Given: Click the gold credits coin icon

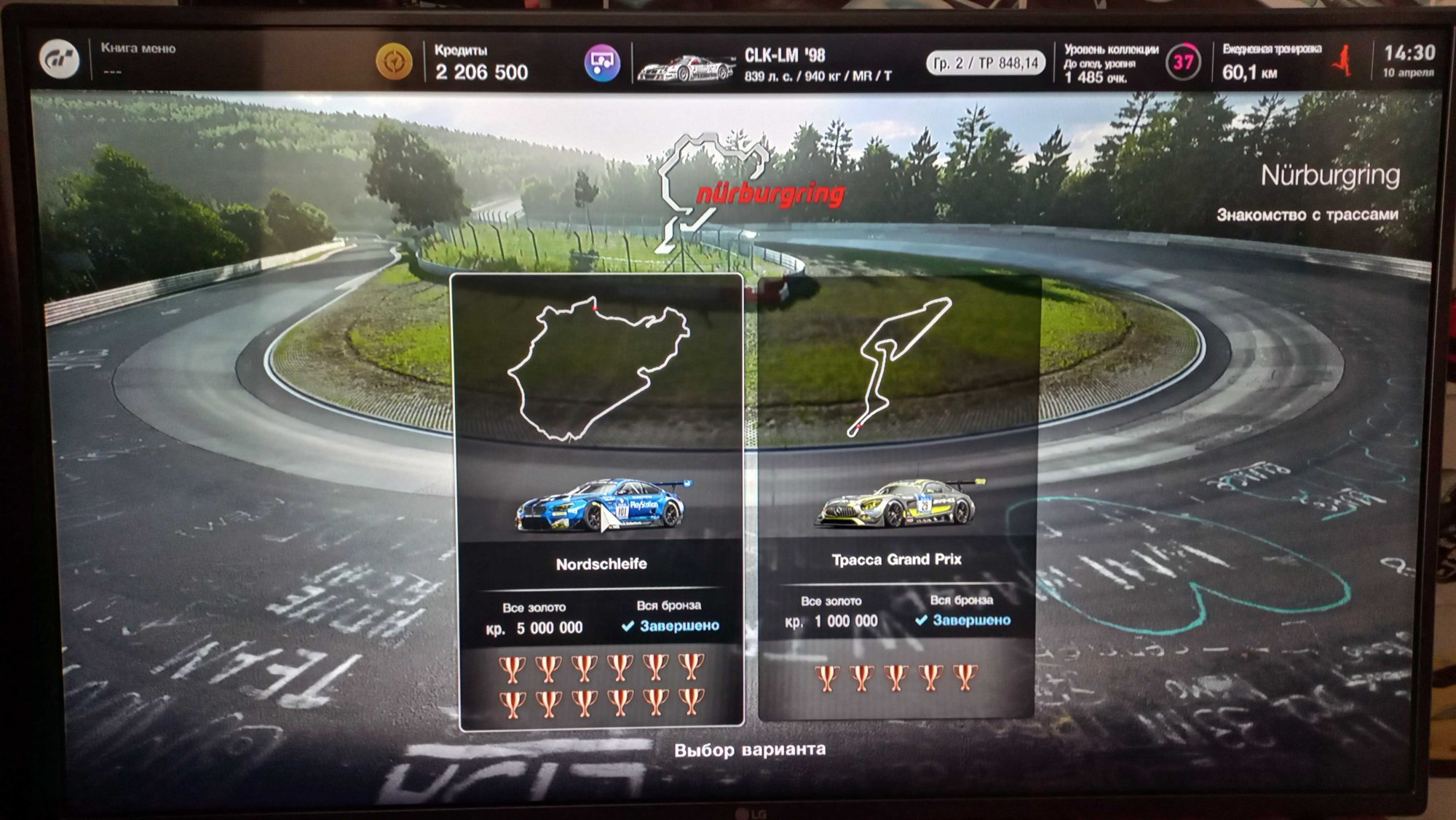Looking at the screenshot, I should (x=394, y=62).
